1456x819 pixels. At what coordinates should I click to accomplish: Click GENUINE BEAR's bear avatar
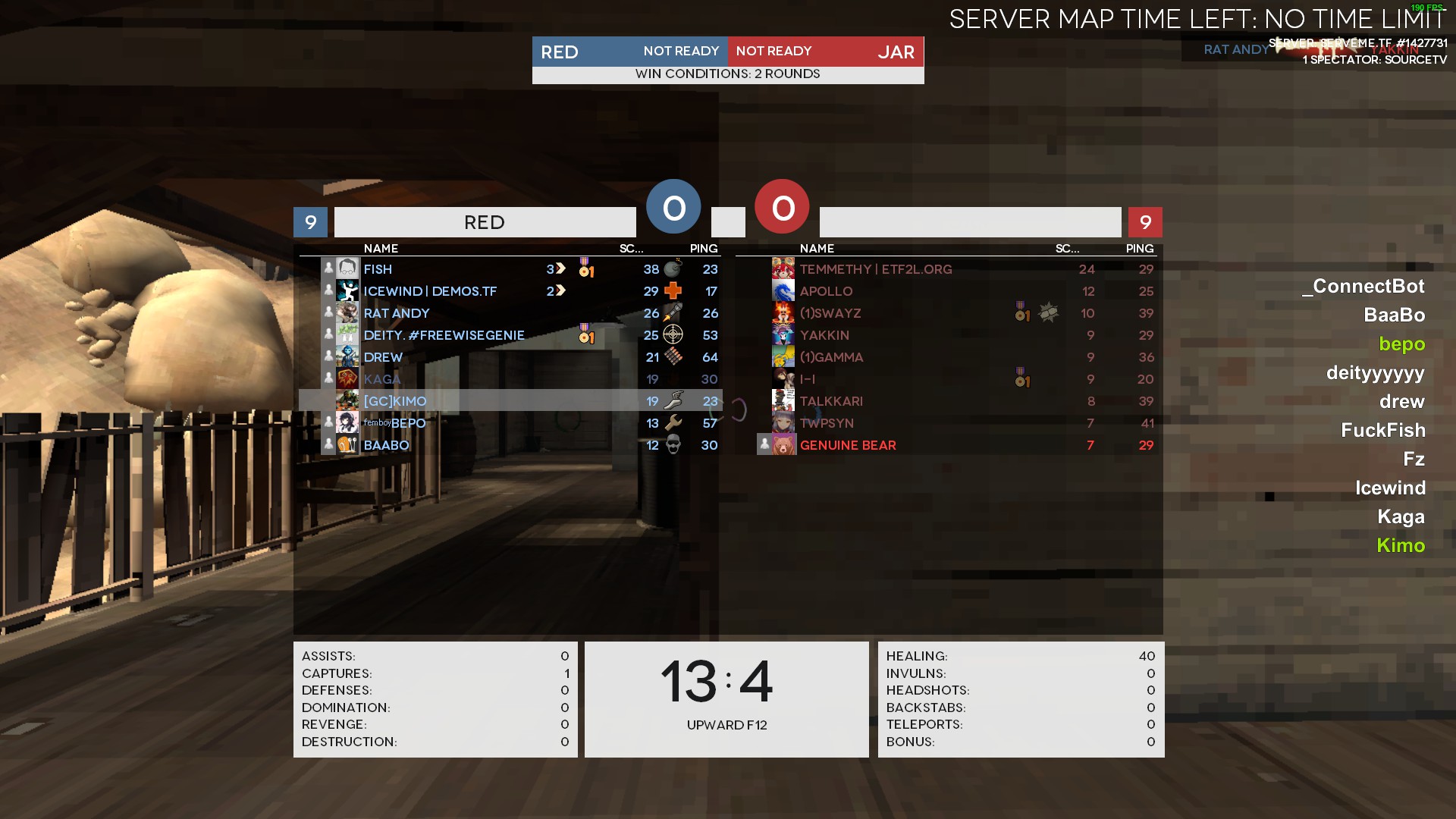coord(783,445)
